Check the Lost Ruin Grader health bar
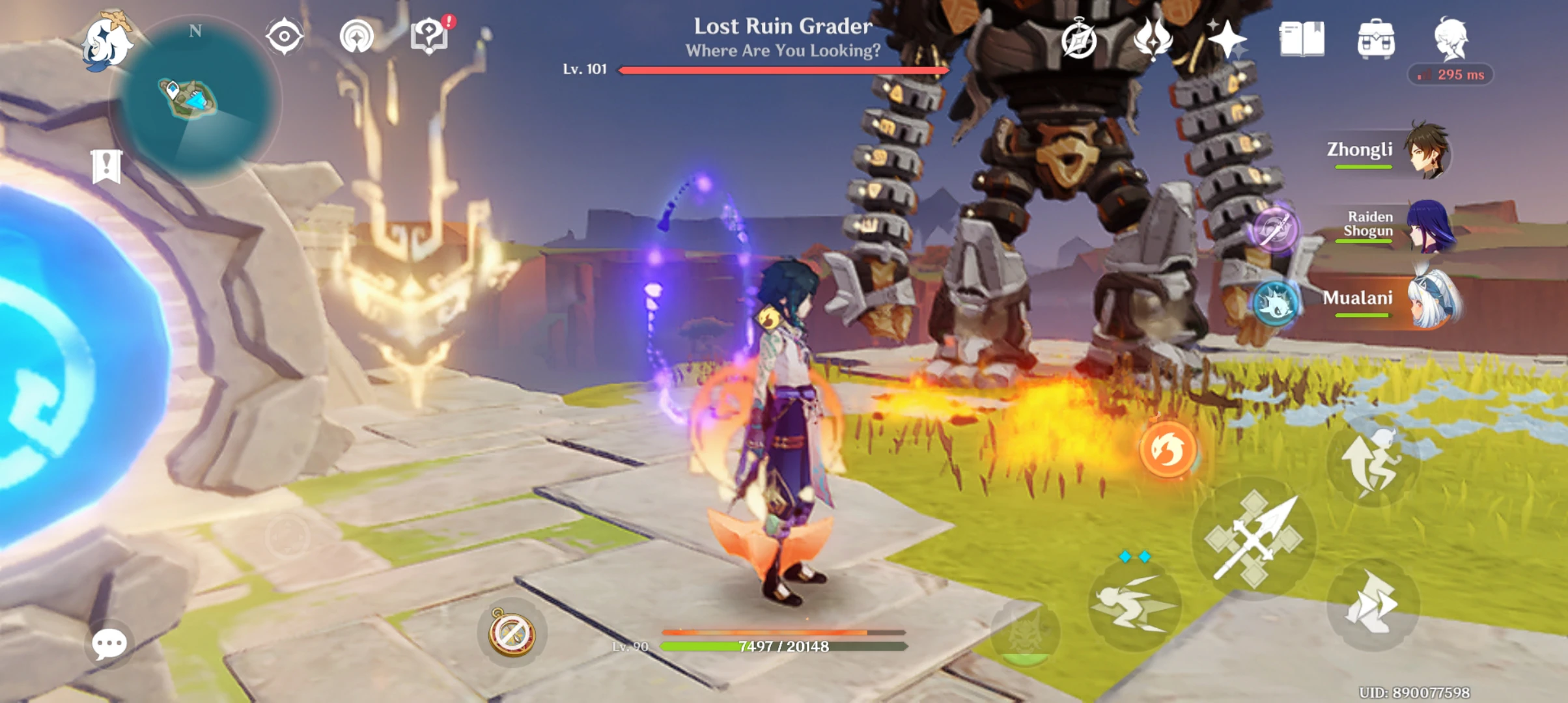Screen dimensions: 1568x703 [781, 70]
